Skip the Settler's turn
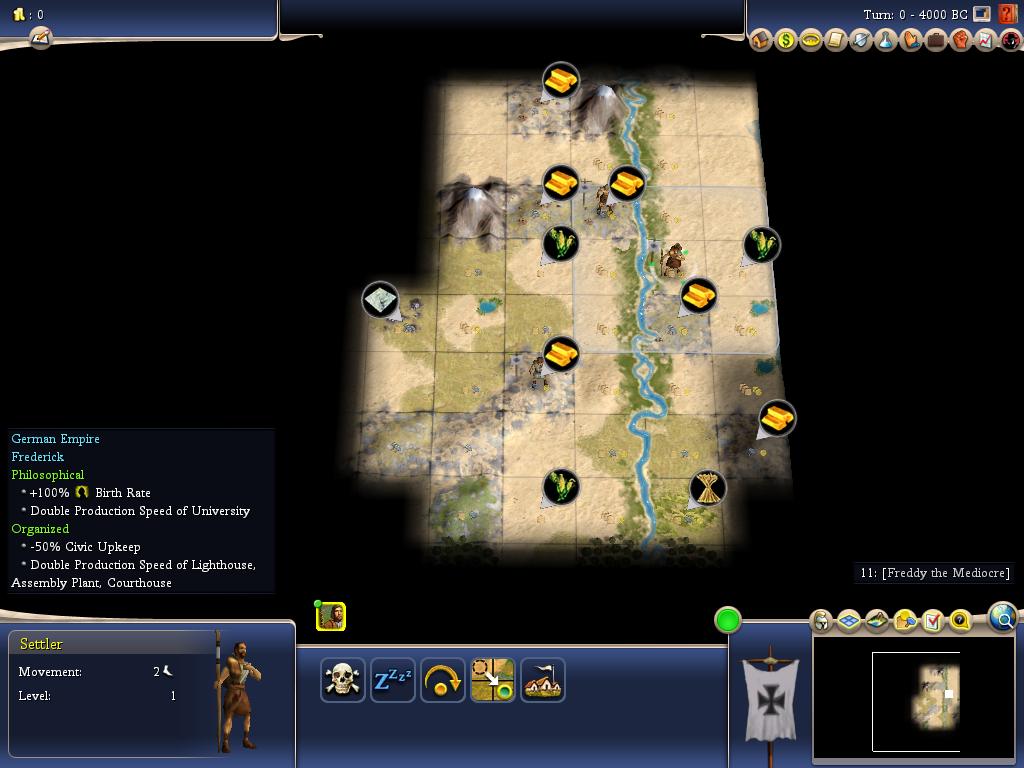The image size is (1024, 768). [x=442, y=680]
